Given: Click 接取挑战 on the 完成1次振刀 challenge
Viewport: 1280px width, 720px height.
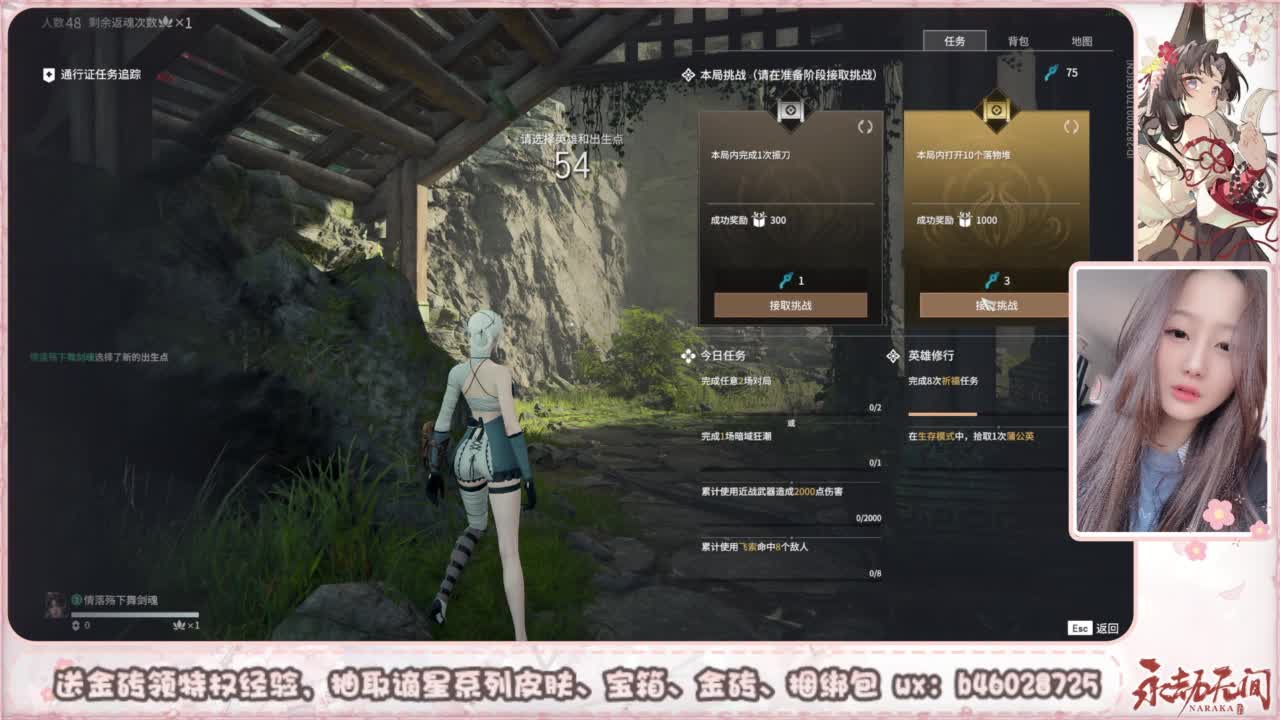Looking at the screenshot, I should (x=789, y=305).
